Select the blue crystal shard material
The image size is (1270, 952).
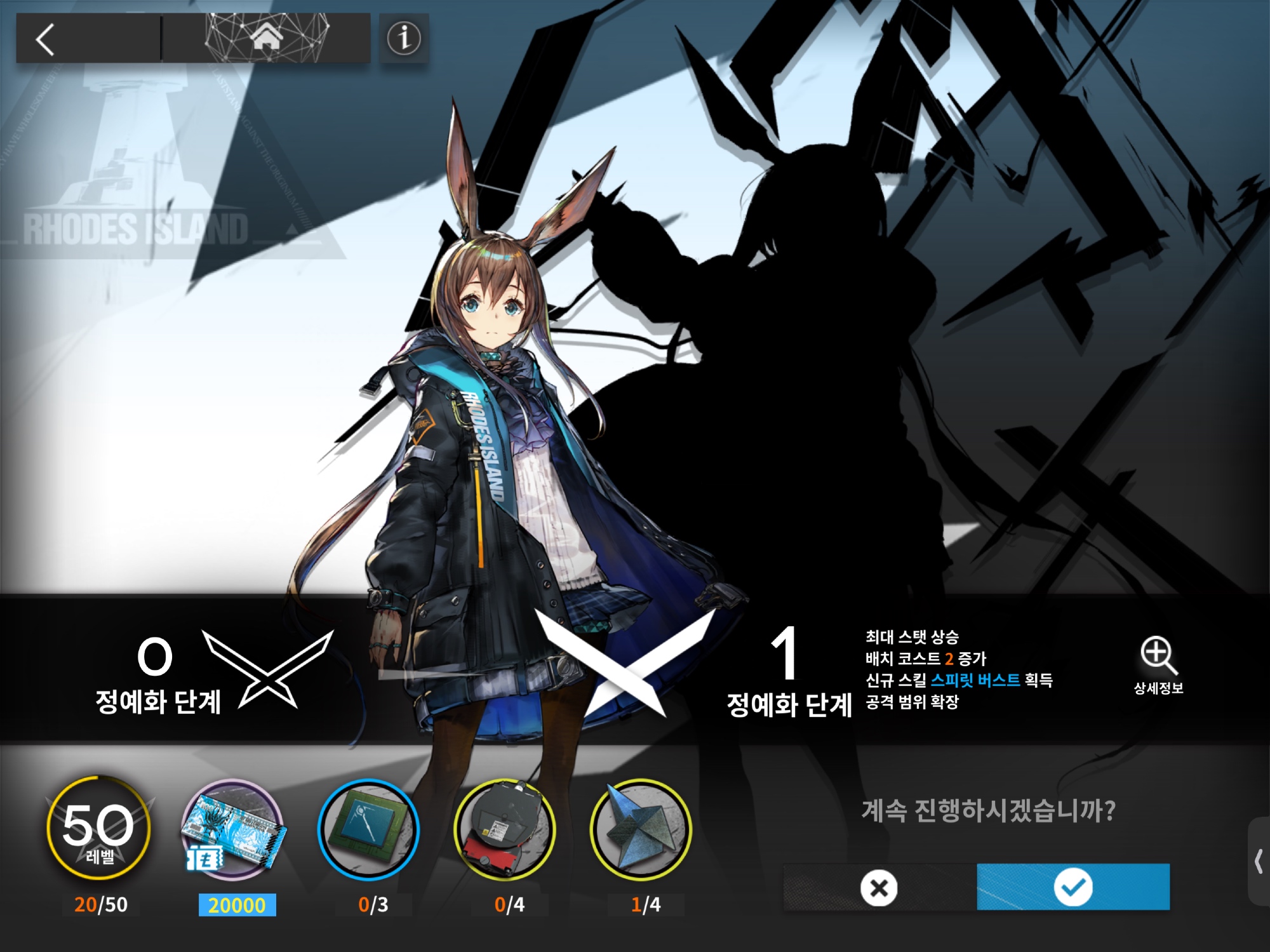(x=641, y=829)
